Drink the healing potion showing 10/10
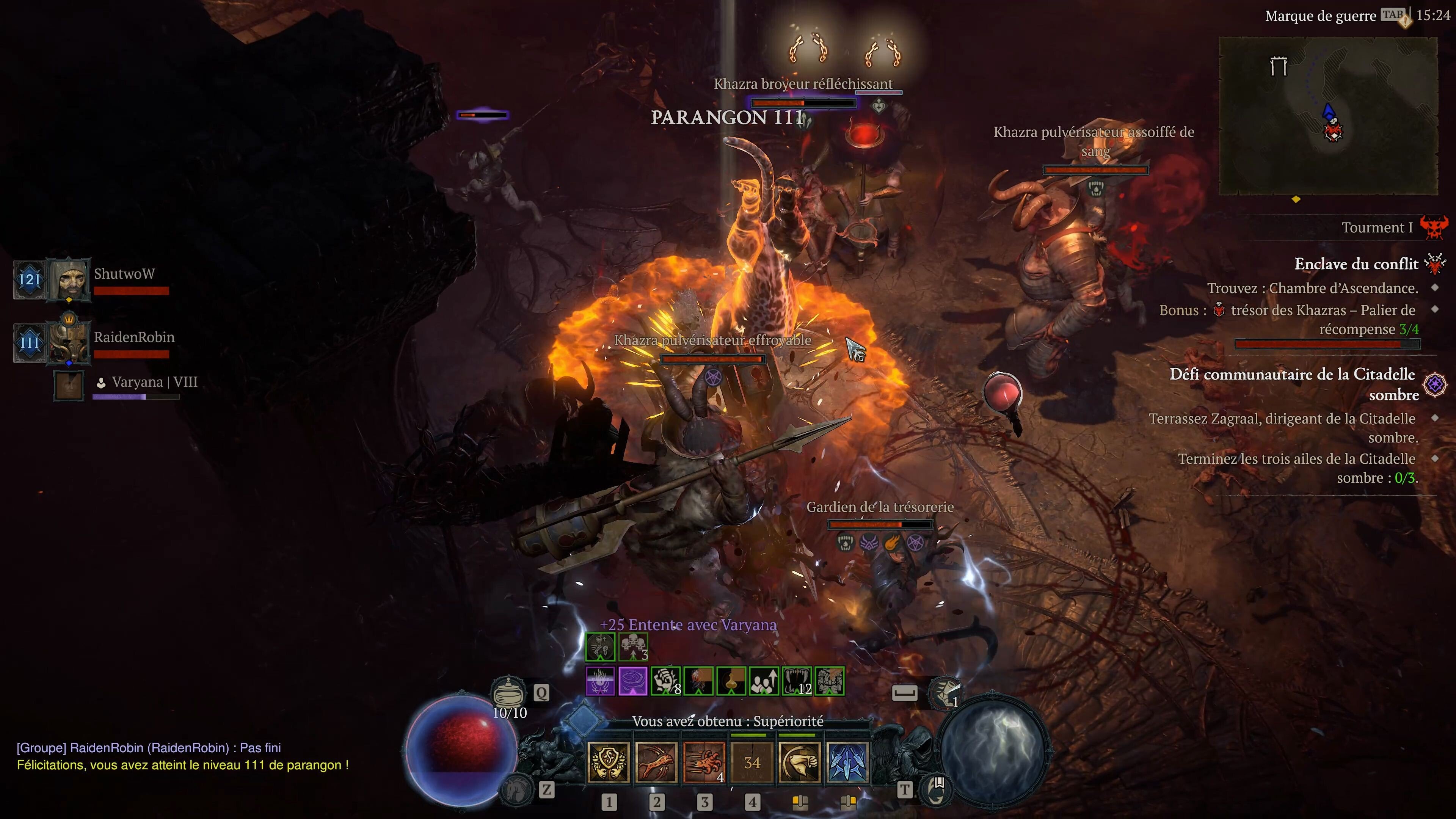The width and height of the screenshot is (1456, 819). click(x=509, y=692)
